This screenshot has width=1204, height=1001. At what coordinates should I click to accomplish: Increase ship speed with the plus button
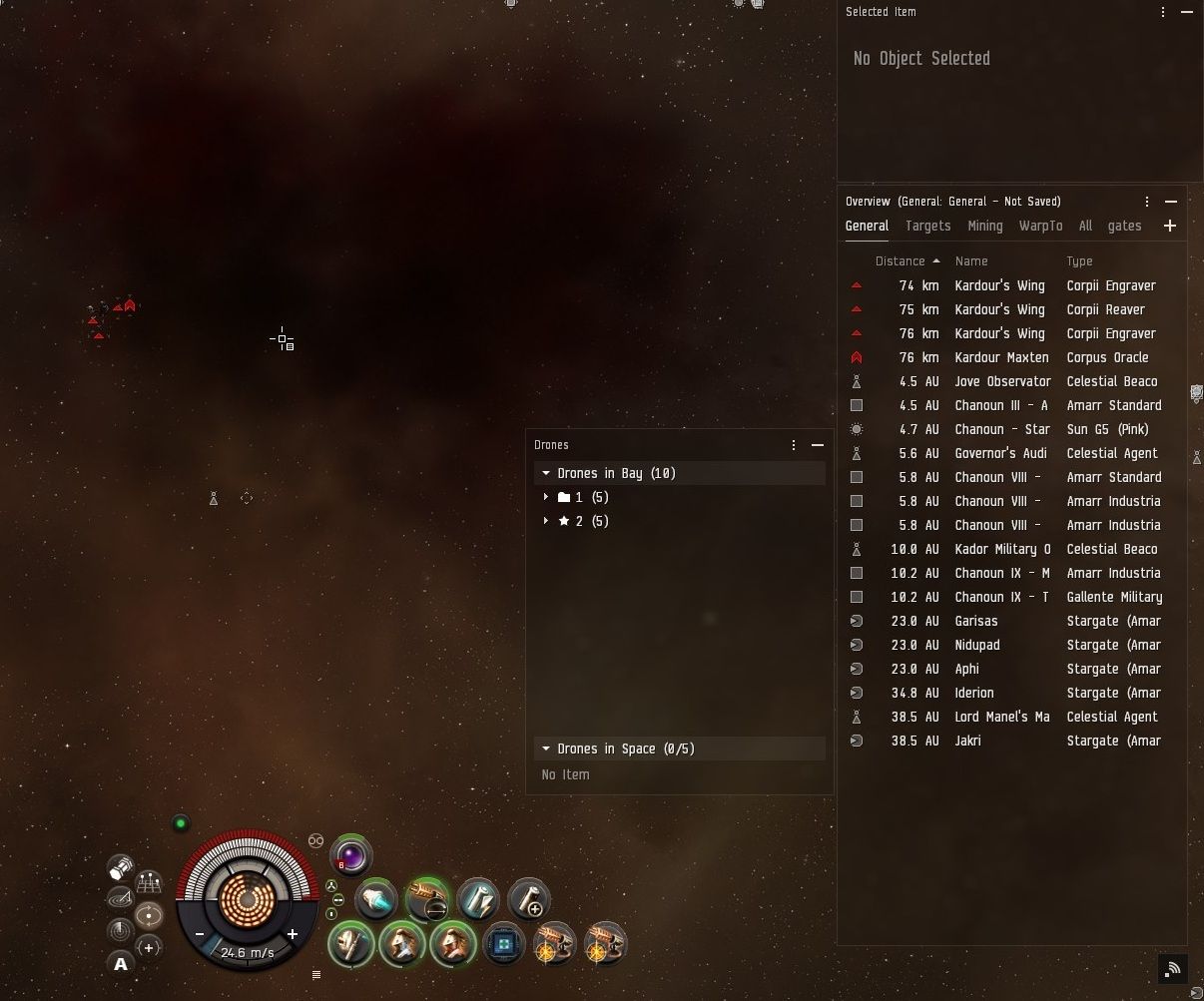[293, 934]
